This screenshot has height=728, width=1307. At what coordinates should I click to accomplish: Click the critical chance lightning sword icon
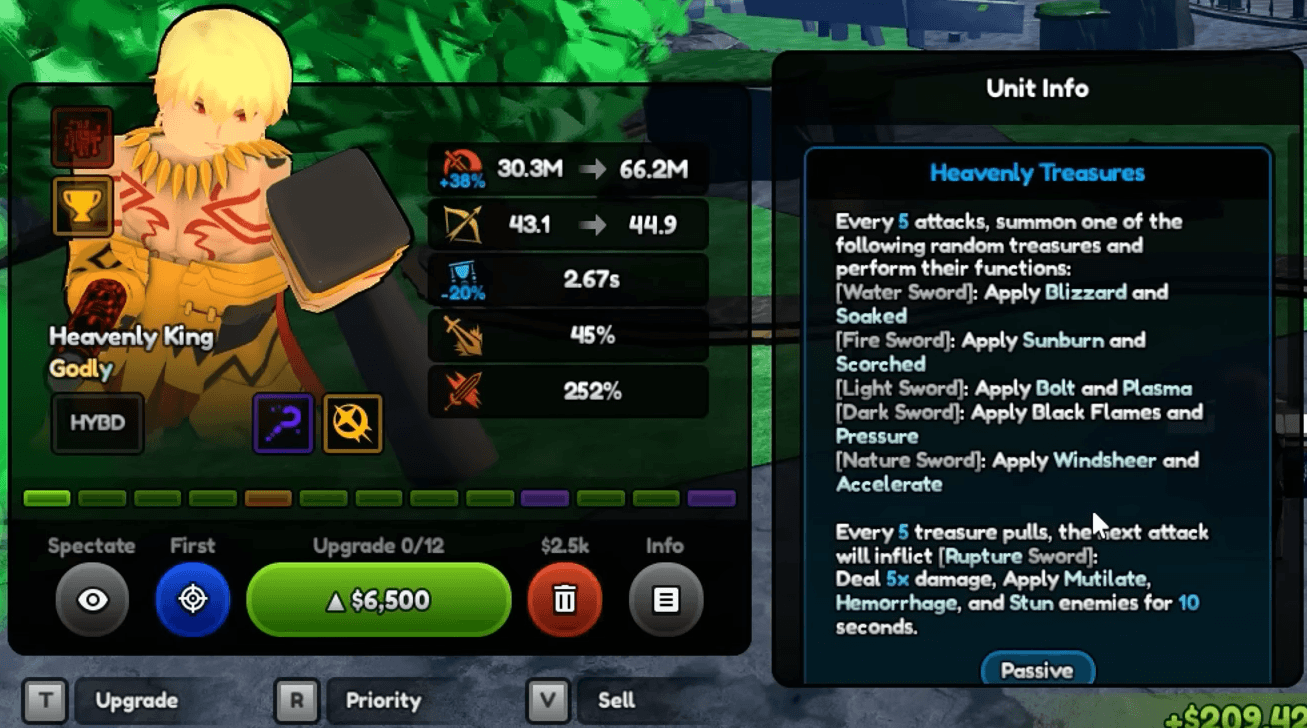(462, 334)
